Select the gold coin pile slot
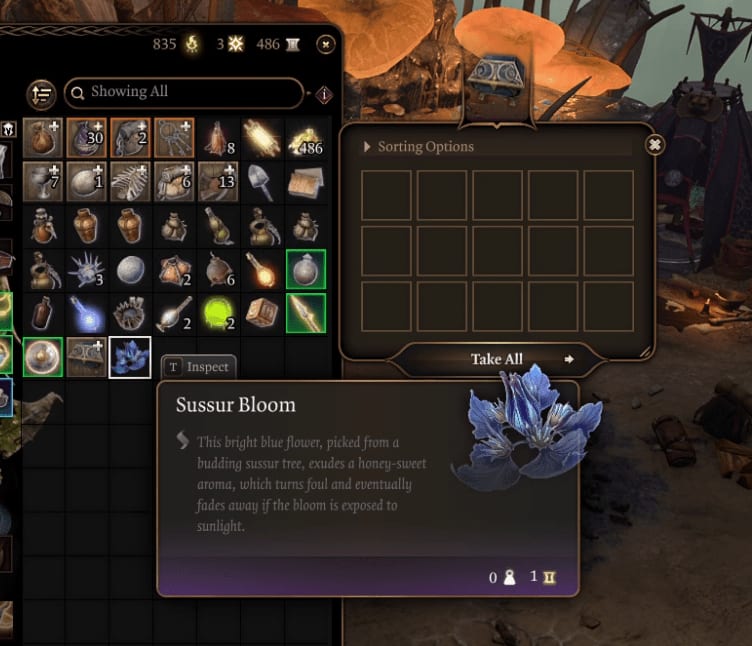 tap(306, 138)
